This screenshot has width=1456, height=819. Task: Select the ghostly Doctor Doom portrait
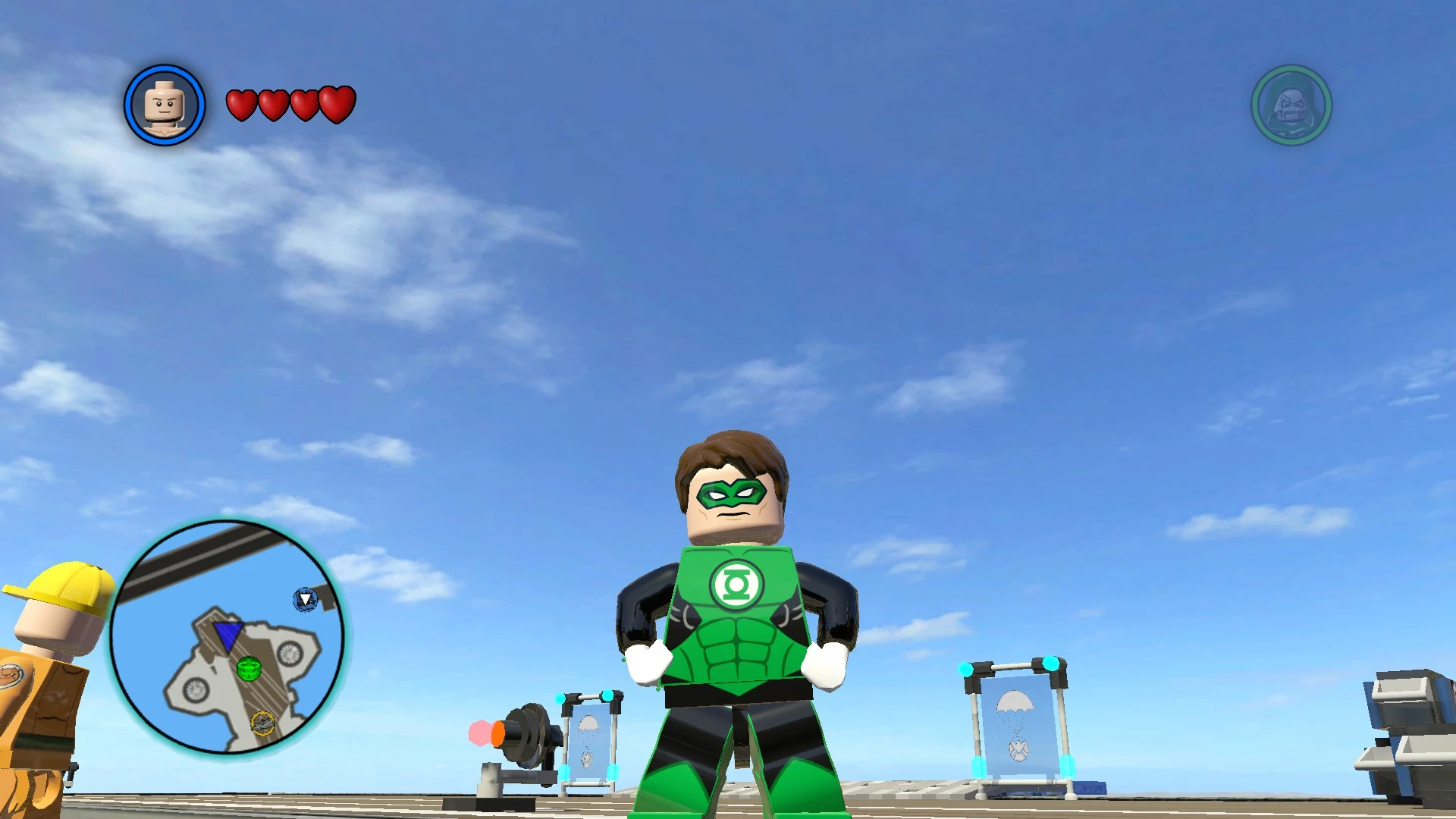[1290, 106]
